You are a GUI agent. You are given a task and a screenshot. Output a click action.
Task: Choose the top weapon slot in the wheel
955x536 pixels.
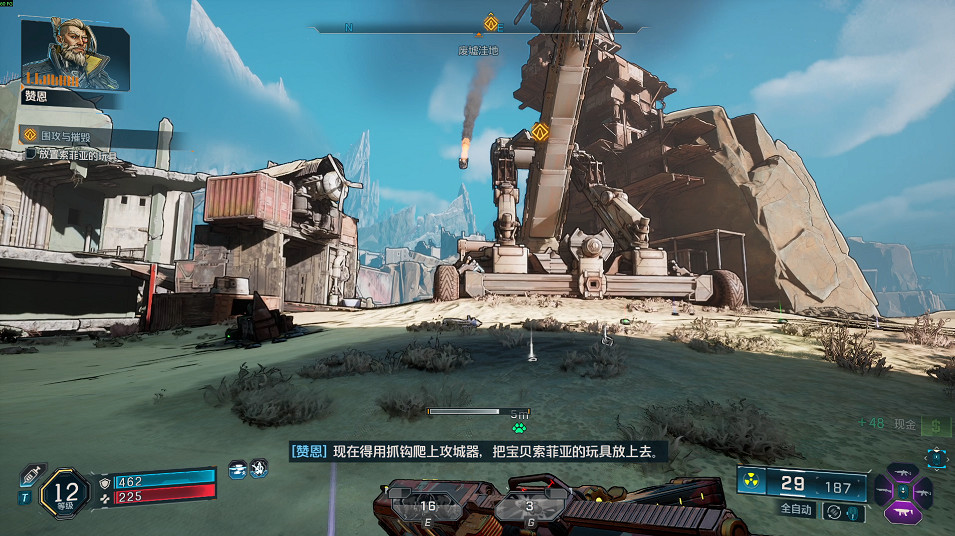[x=905, y=472]
